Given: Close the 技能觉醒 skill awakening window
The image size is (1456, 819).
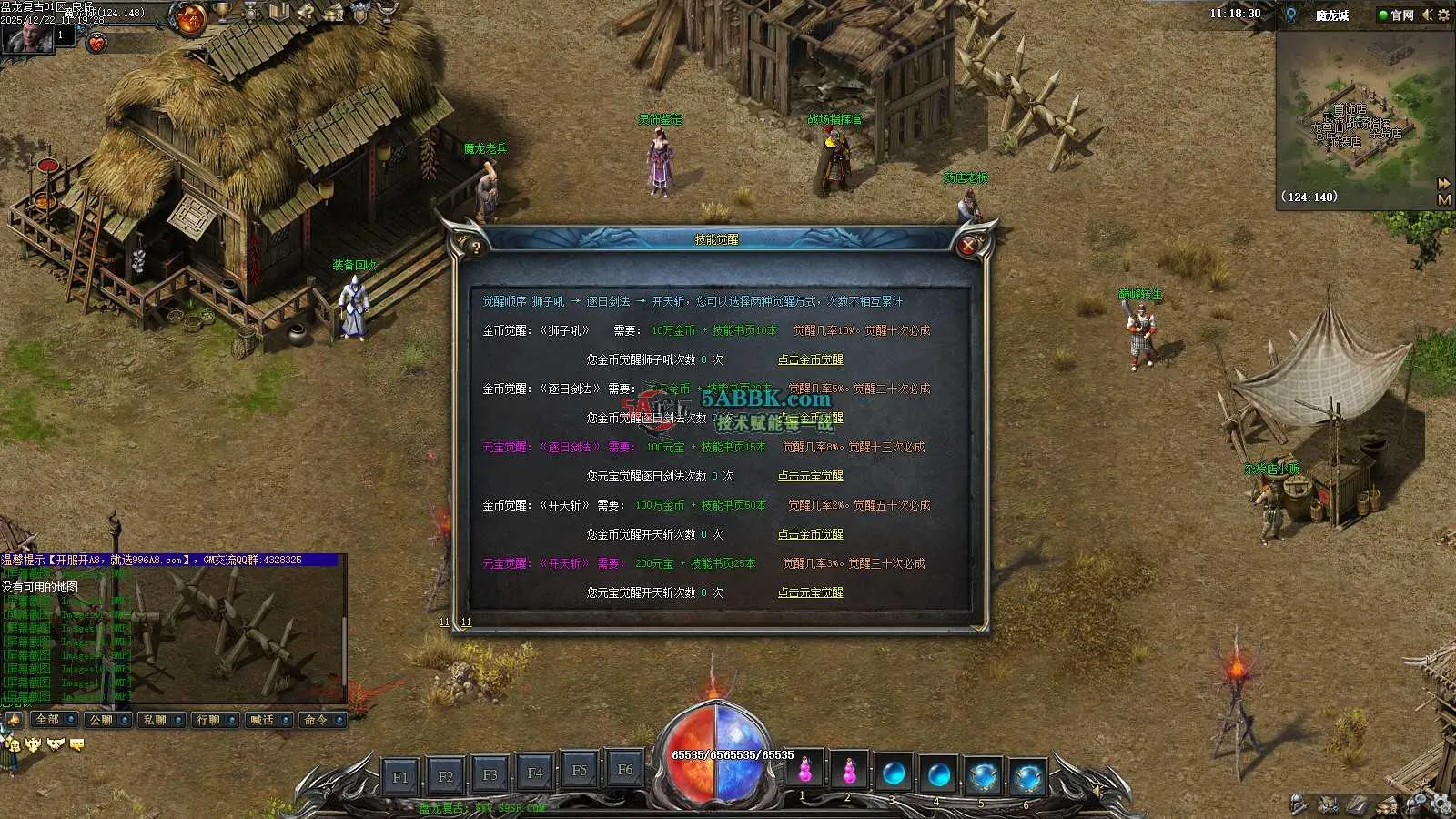Looking at the screenshot, I should point(968,245).
